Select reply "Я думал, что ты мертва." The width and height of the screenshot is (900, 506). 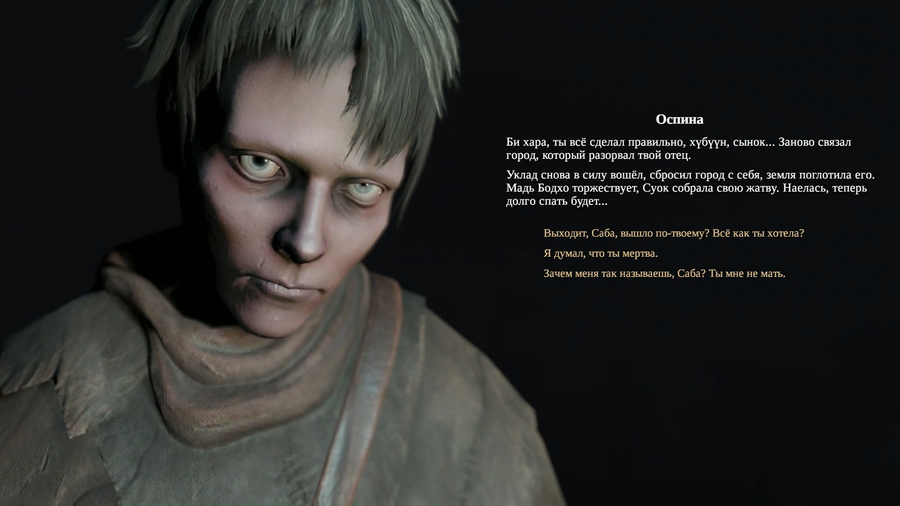pos(600,253)
